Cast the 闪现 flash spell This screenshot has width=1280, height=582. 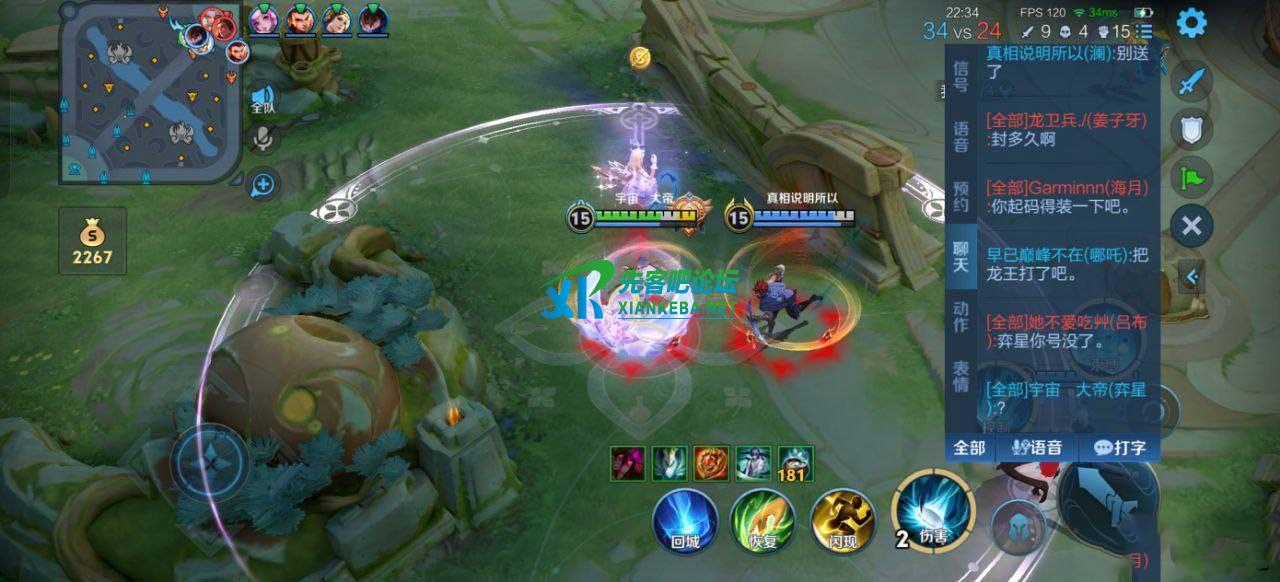pyautogui.click(x=843, y=522)
